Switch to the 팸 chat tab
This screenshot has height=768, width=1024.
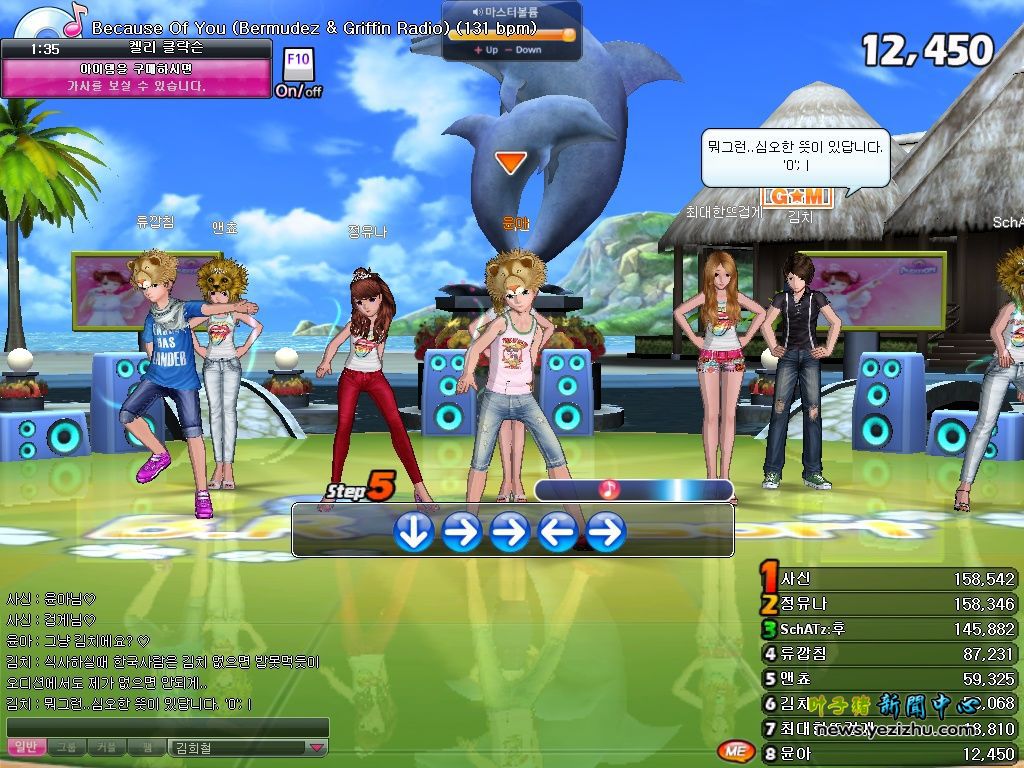pyautogui.click(x=147, y=747)
